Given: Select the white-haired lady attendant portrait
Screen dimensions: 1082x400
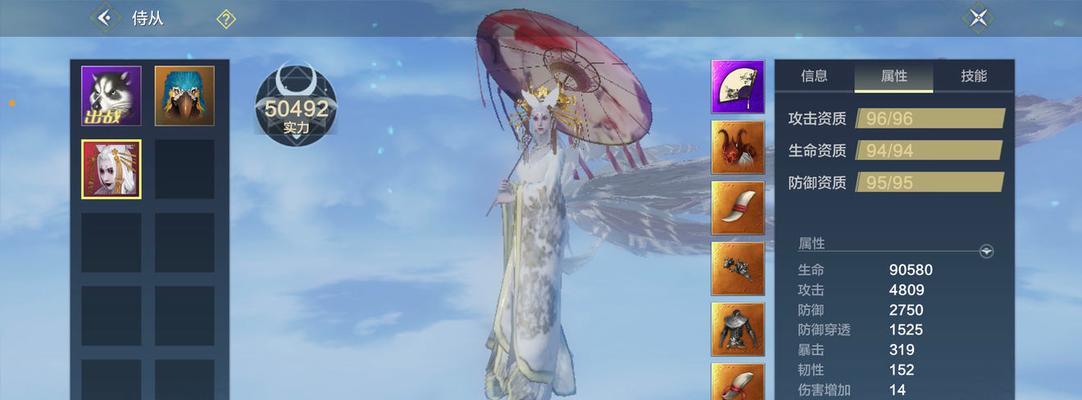Looking at the screenshot, I should point(111,169).
